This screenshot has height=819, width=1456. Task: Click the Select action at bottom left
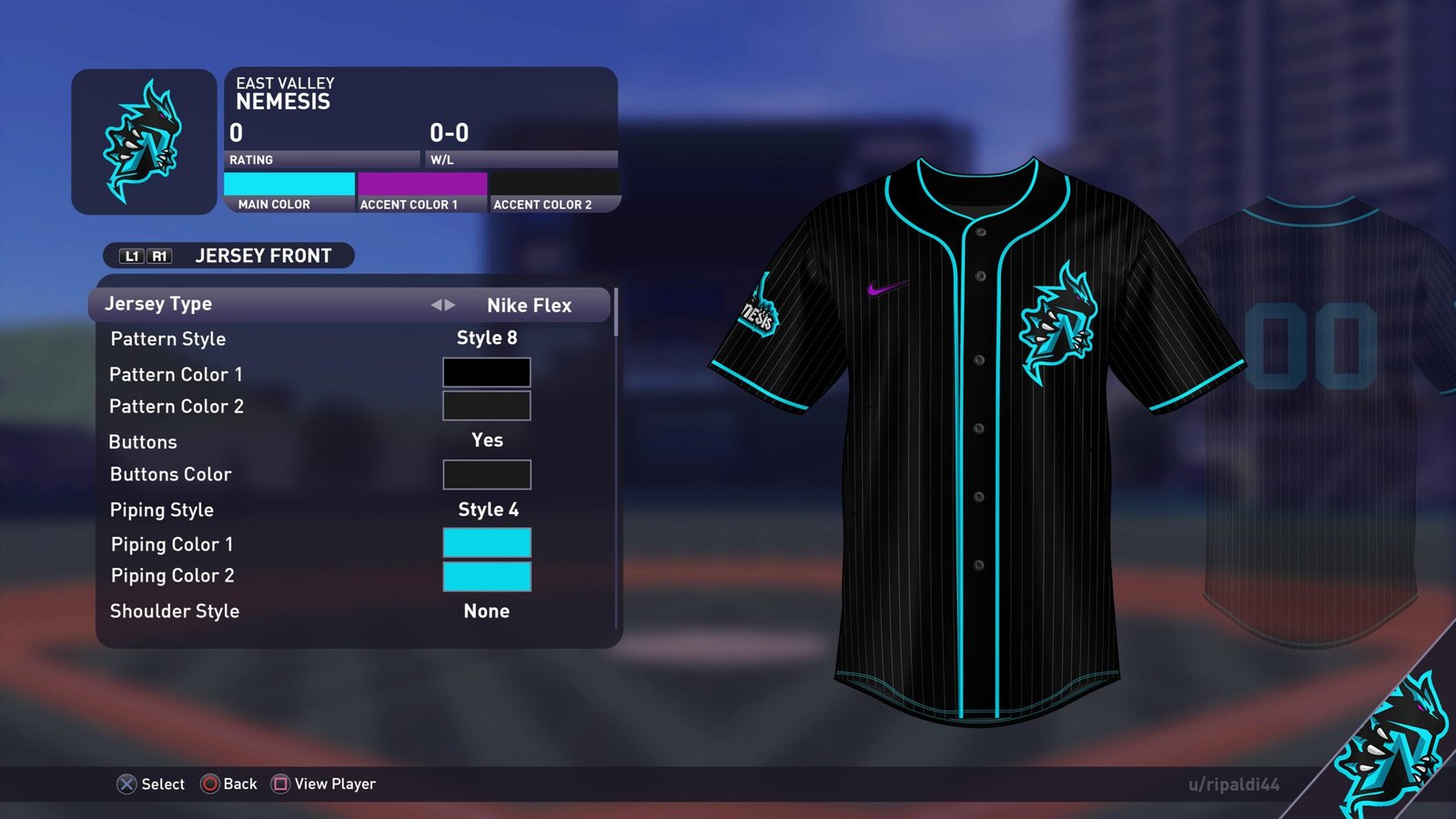coord(163,784)
